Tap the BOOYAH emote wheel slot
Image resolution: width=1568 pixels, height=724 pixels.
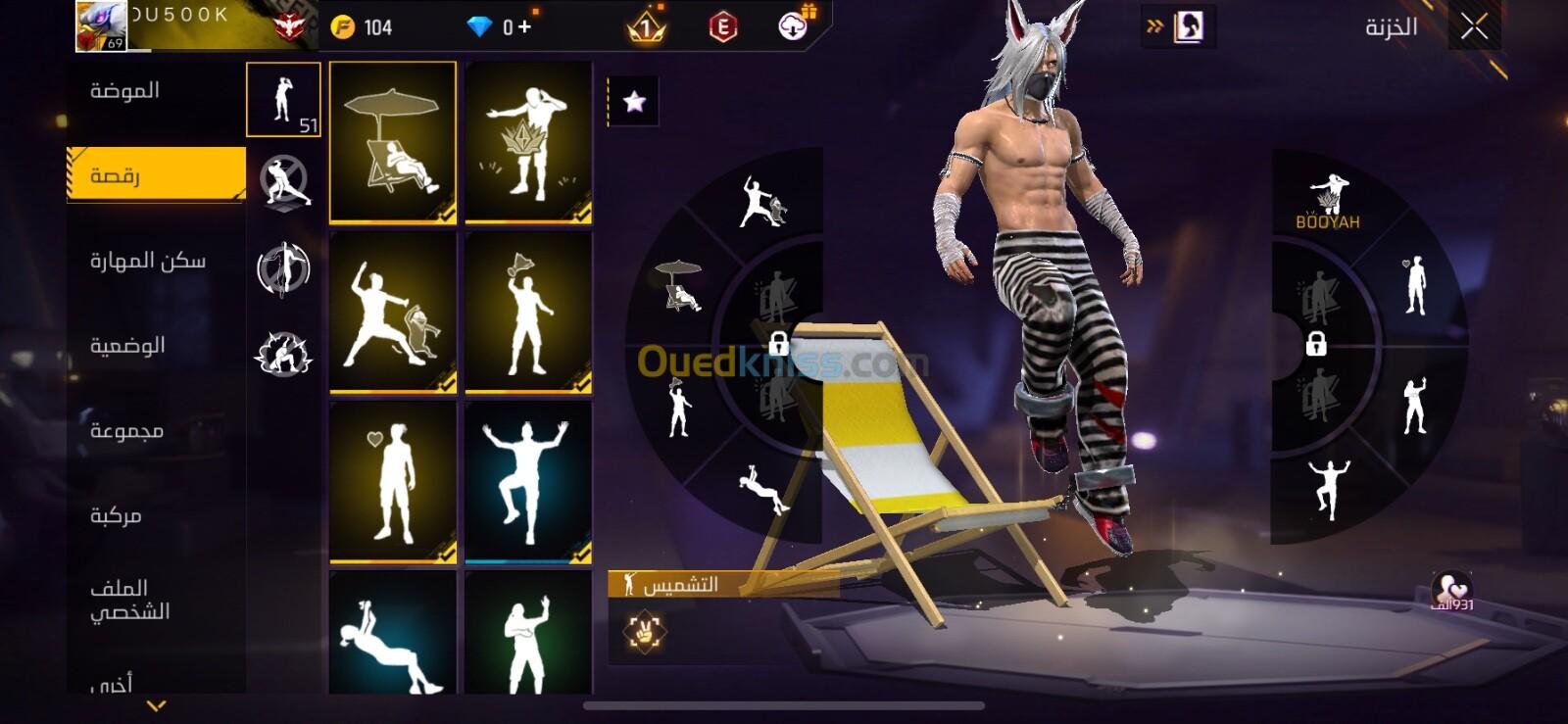click(x=1327, y=202)
